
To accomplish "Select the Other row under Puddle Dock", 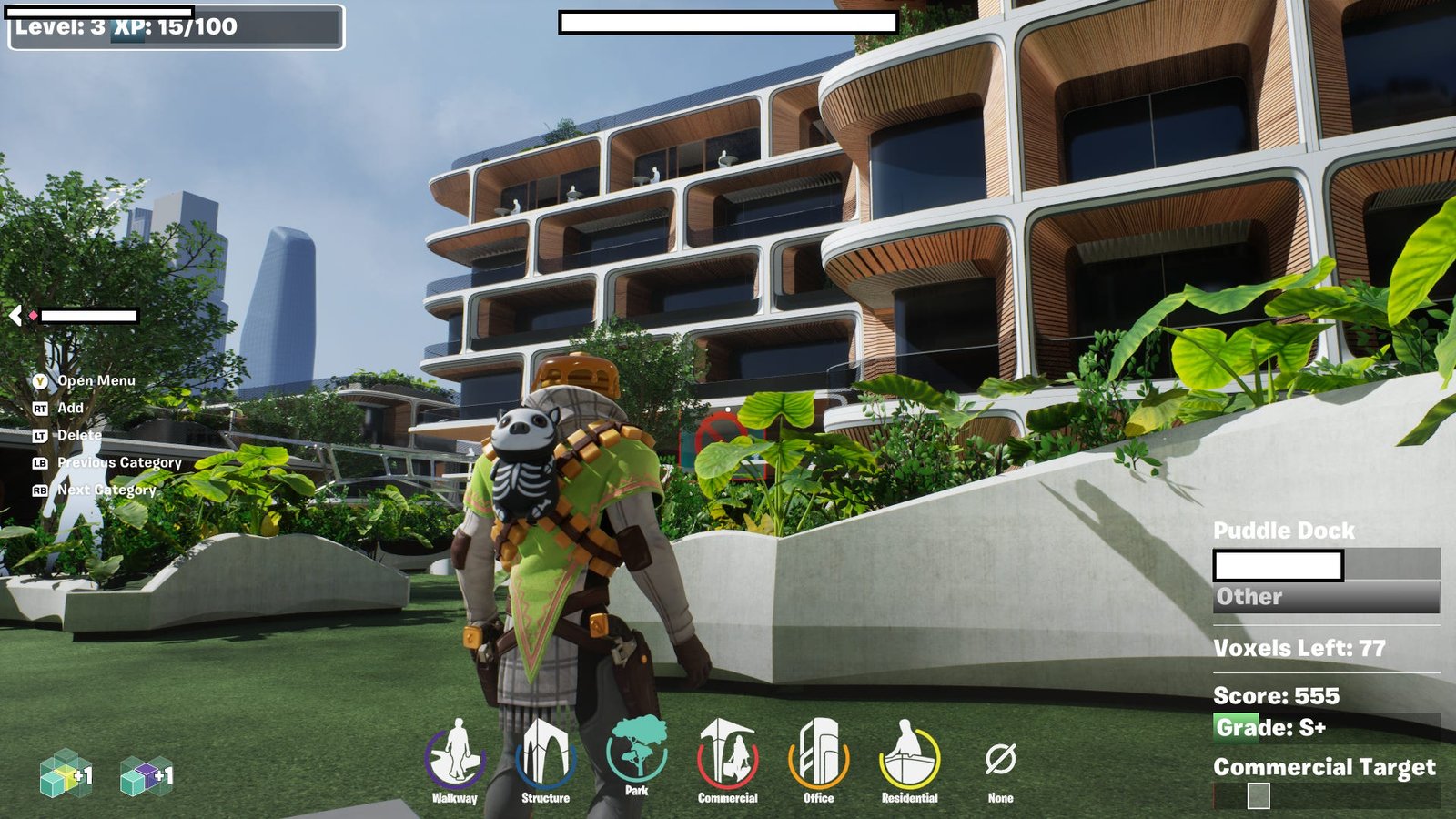I will 1326,597.
